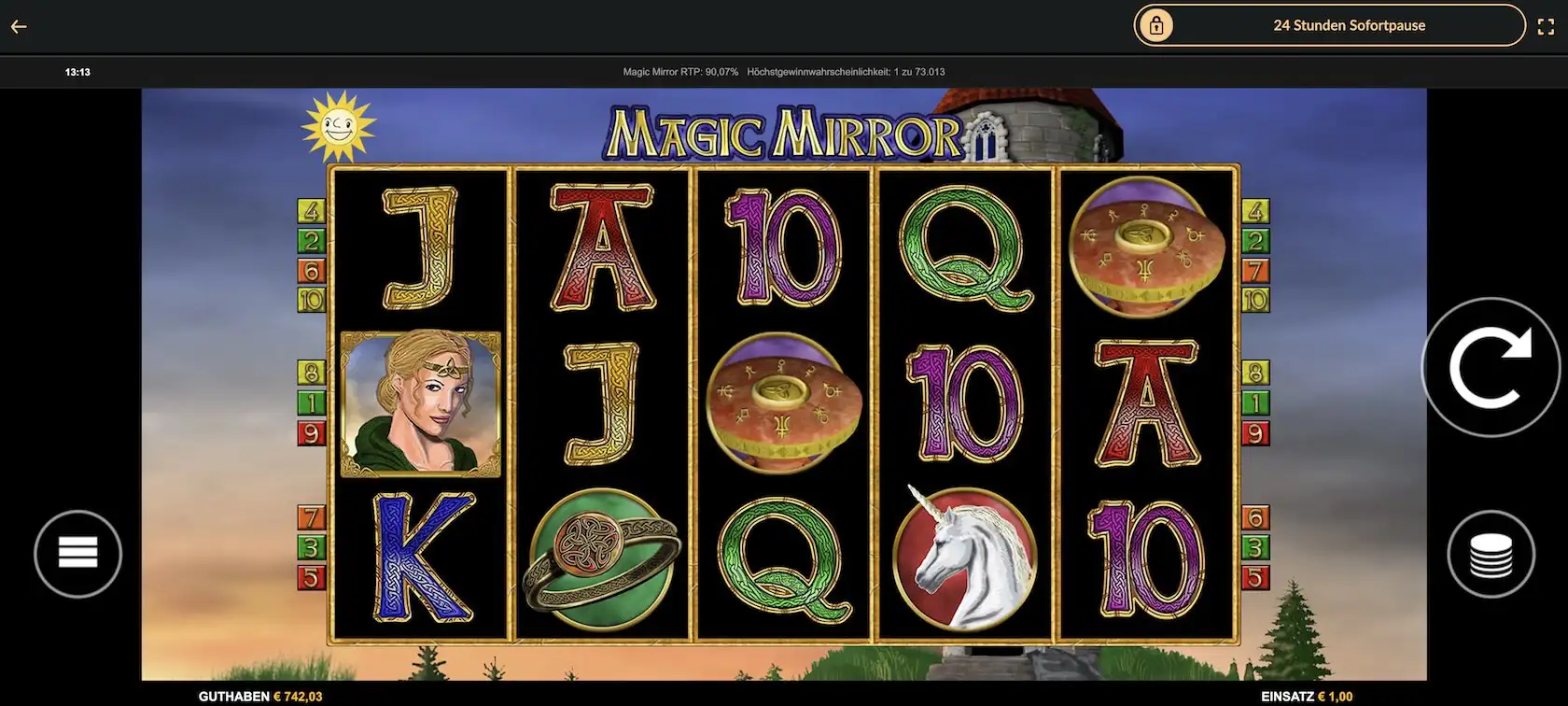Click the fullscreen icon at top right
1568x706 pixels.
(x=1547, y=26)
